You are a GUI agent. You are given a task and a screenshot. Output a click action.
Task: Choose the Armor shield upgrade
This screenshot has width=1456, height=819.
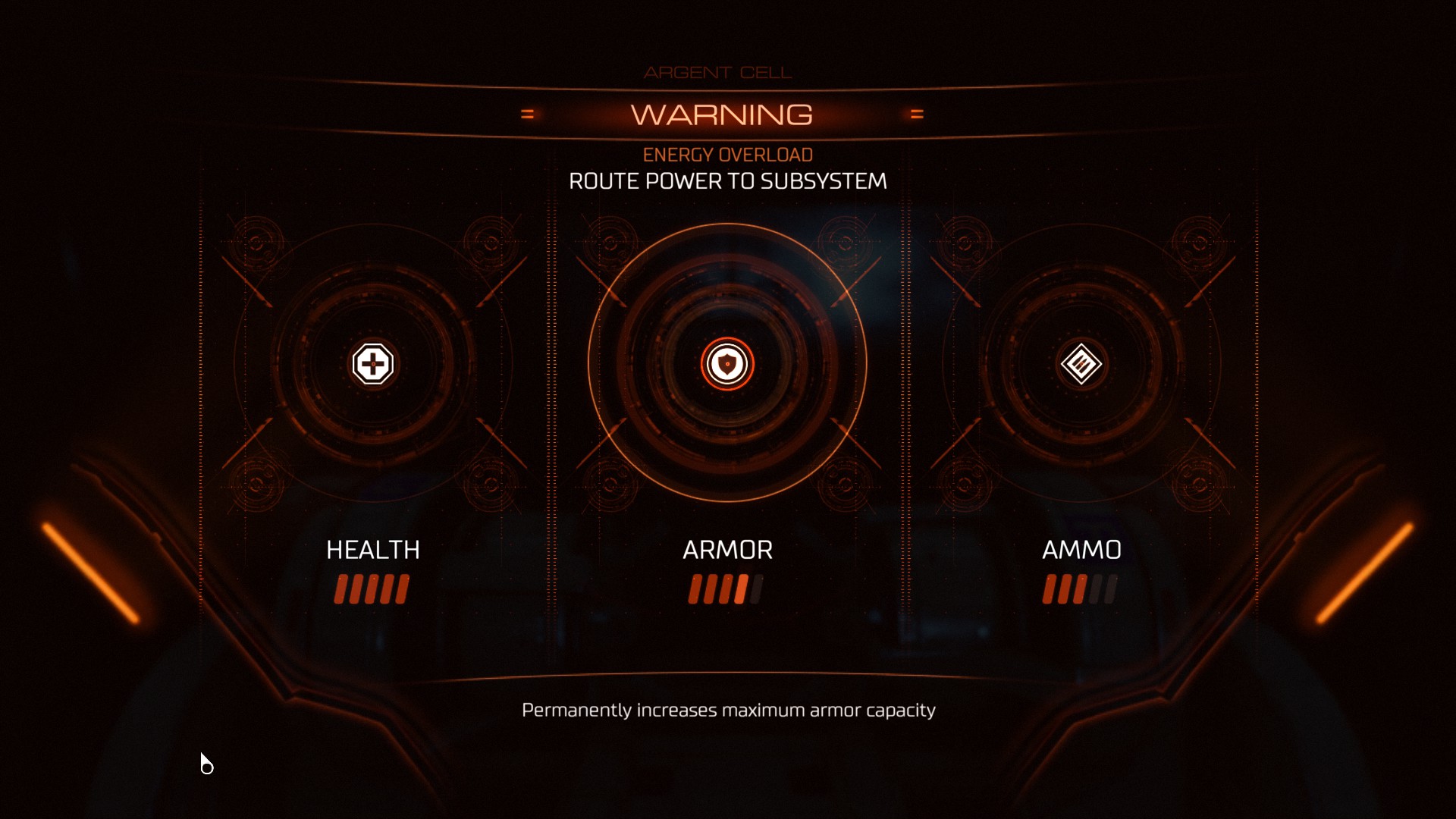[727, 364]
